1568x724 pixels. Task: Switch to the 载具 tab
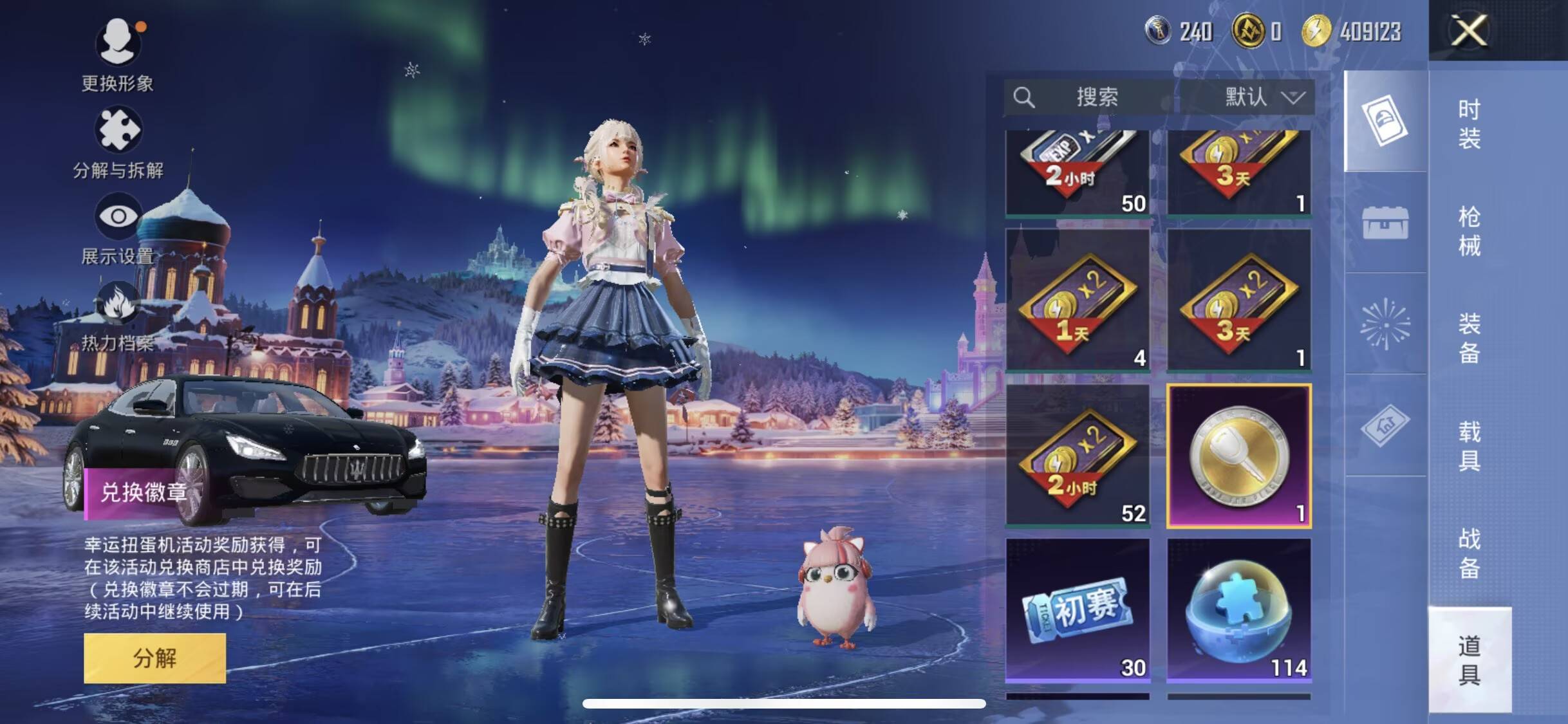[1469, 445]
